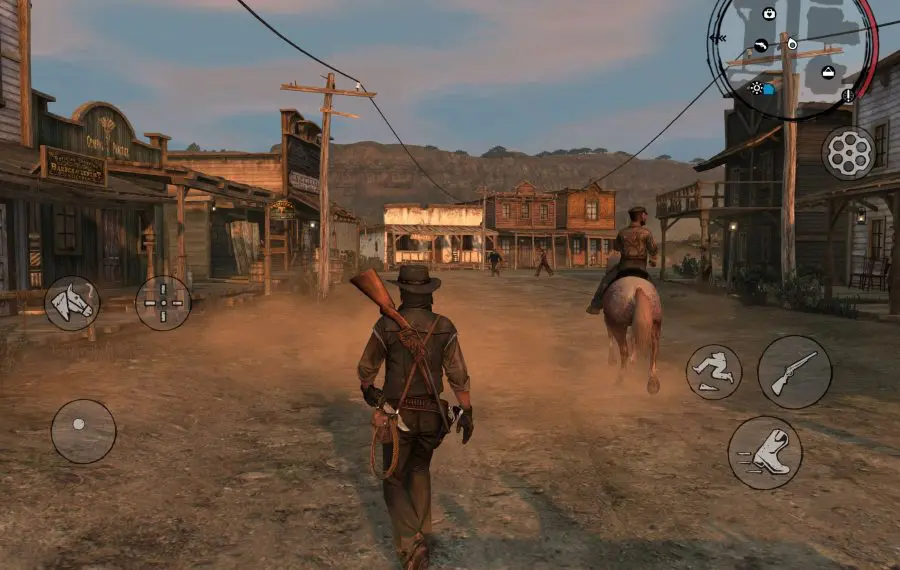Touch the virtual movement joystick
The image size is (900, 570).
point(83,431)
